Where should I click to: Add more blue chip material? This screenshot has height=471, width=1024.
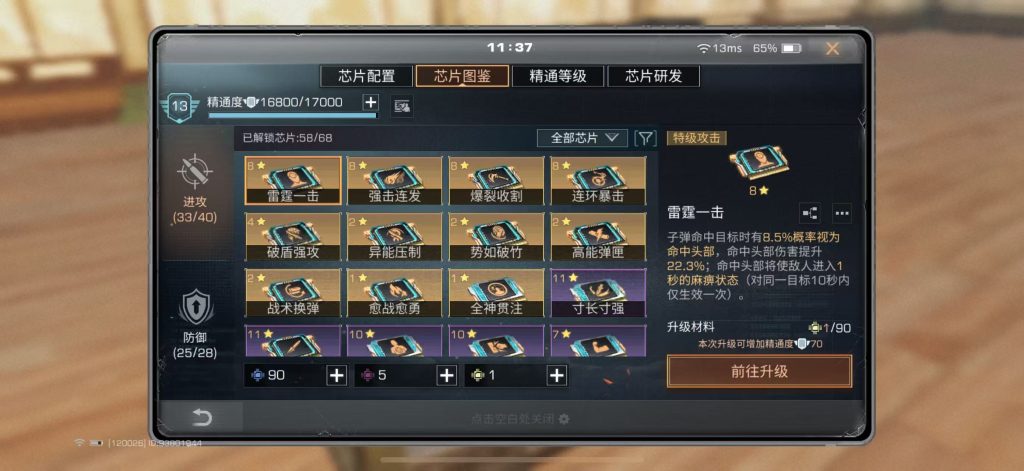click(336, 376)
